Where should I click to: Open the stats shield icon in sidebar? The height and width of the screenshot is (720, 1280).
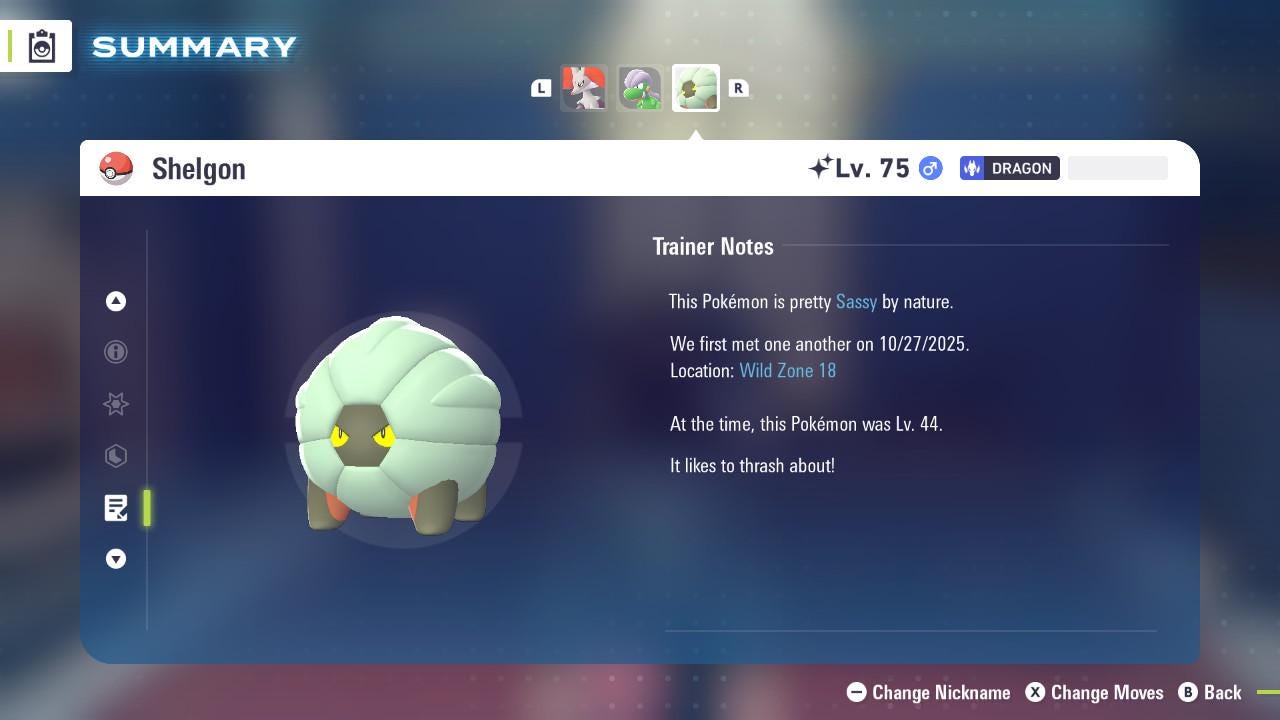(116, 456)
